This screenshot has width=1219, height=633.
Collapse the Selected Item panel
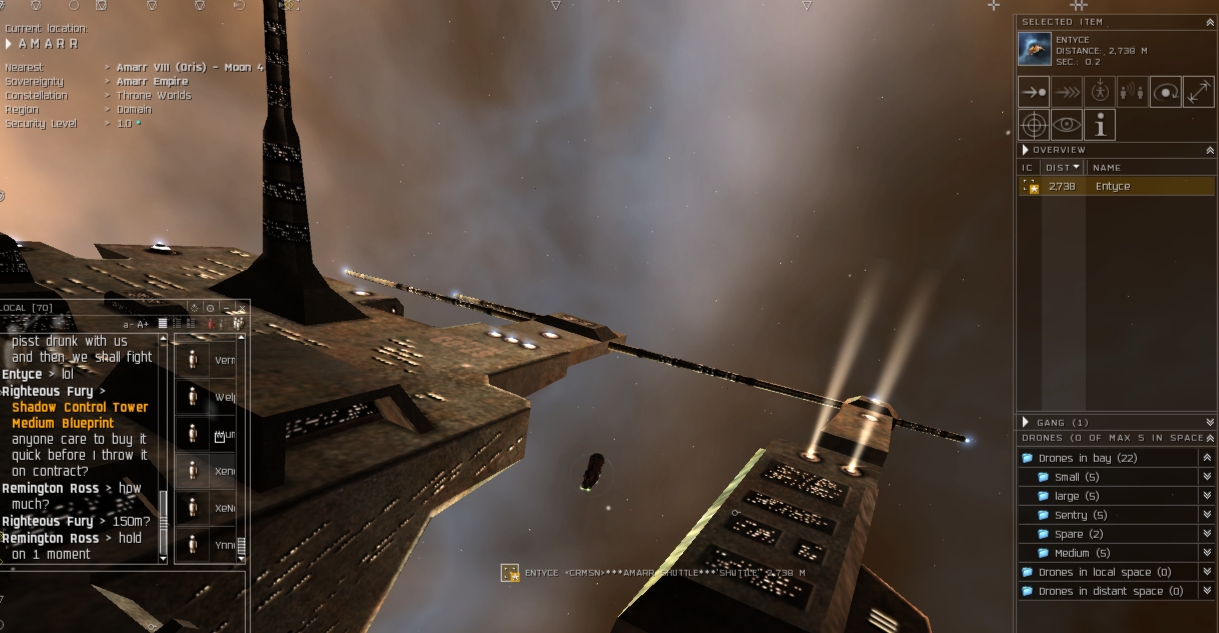pos(1210,22)
